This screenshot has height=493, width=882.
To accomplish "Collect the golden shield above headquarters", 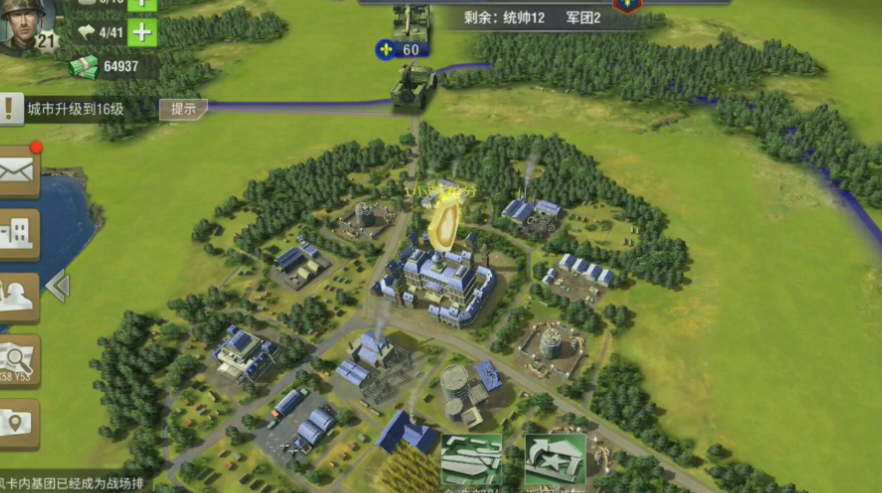I will point(444,223).
